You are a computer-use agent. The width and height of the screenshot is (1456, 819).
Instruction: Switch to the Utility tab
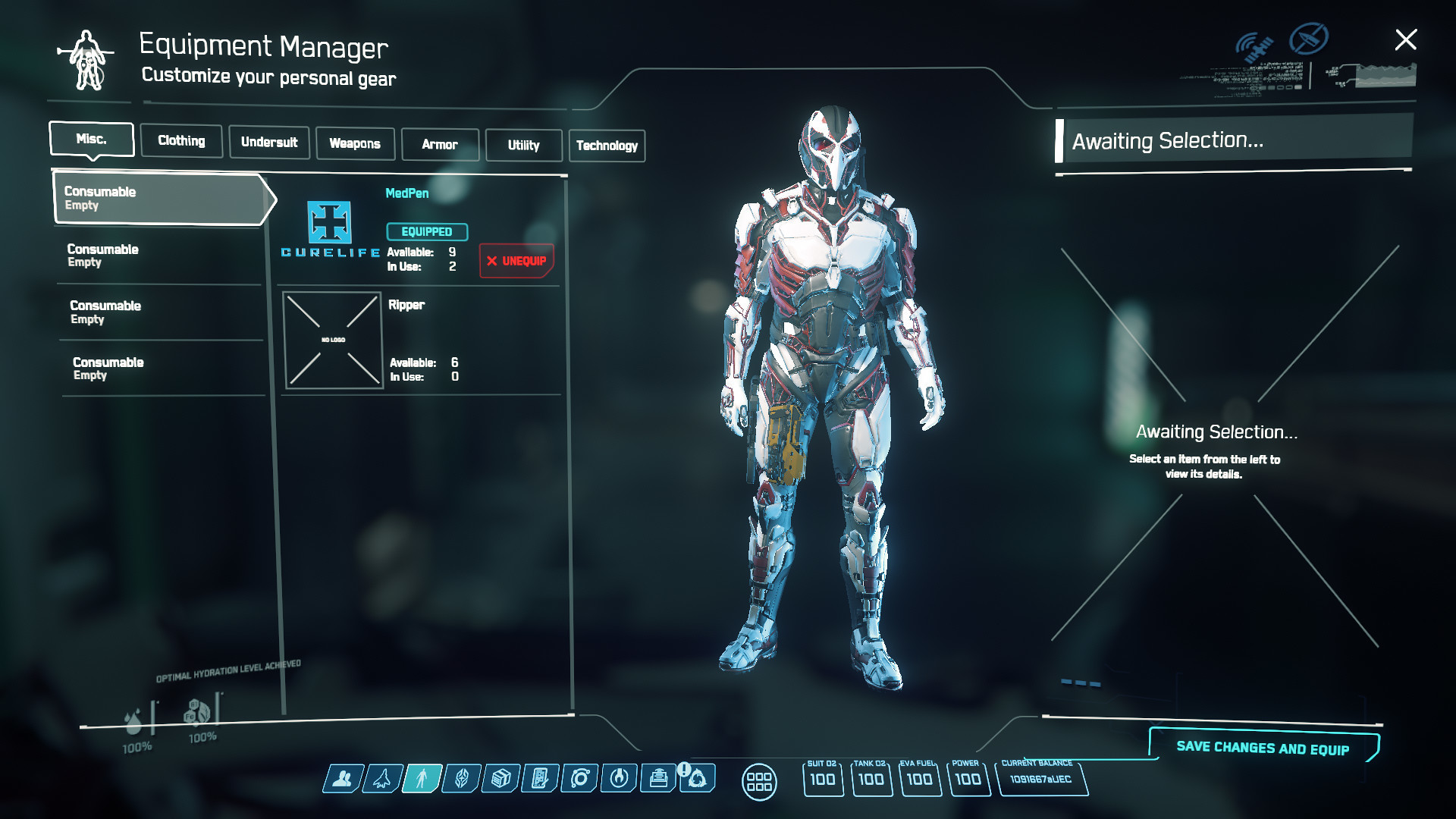point(524,146)
